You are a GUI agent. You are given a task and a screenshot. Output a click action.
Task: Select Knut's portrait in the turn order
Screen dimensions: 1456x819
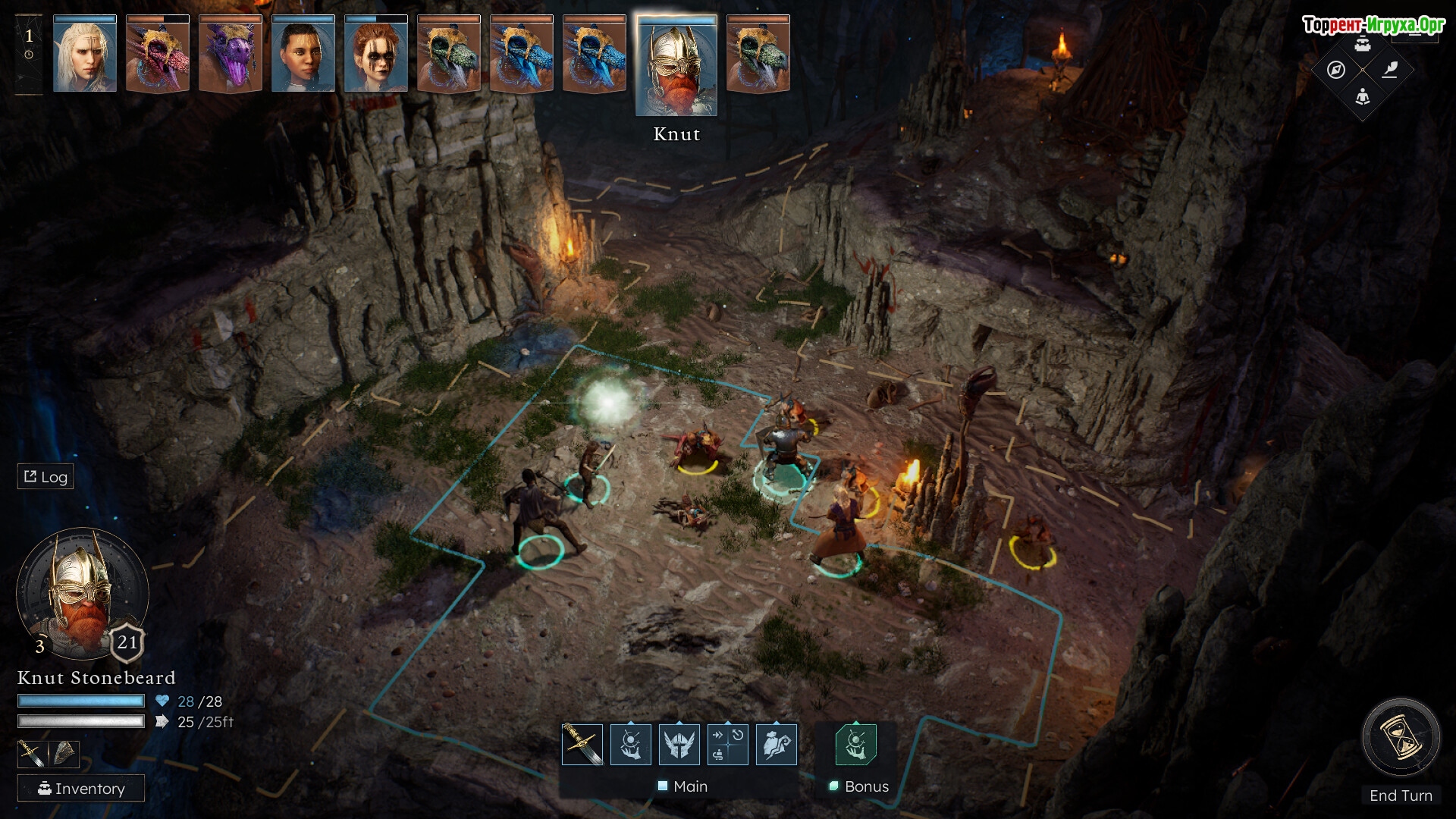click(x=676, y=66)
